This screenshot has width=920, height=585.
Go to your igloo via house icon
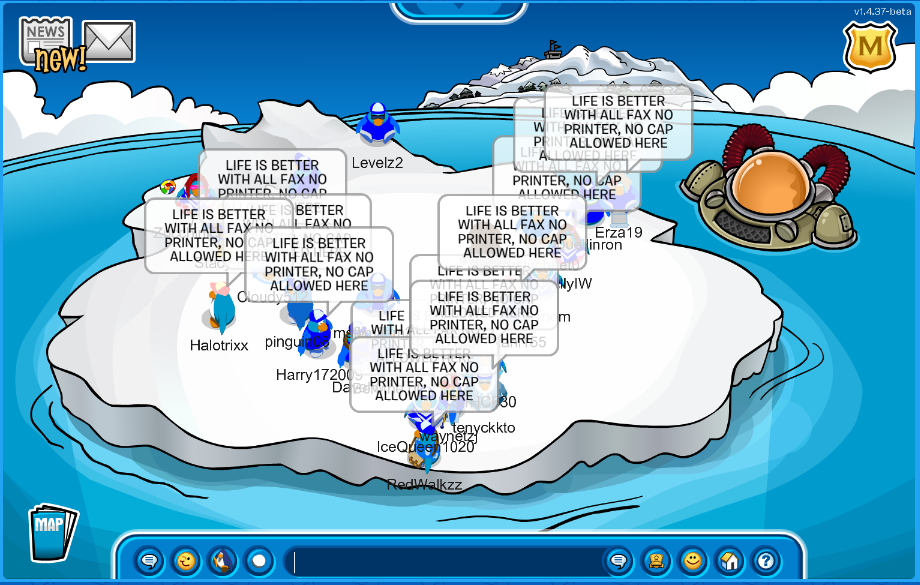click(x=728, y=561)
